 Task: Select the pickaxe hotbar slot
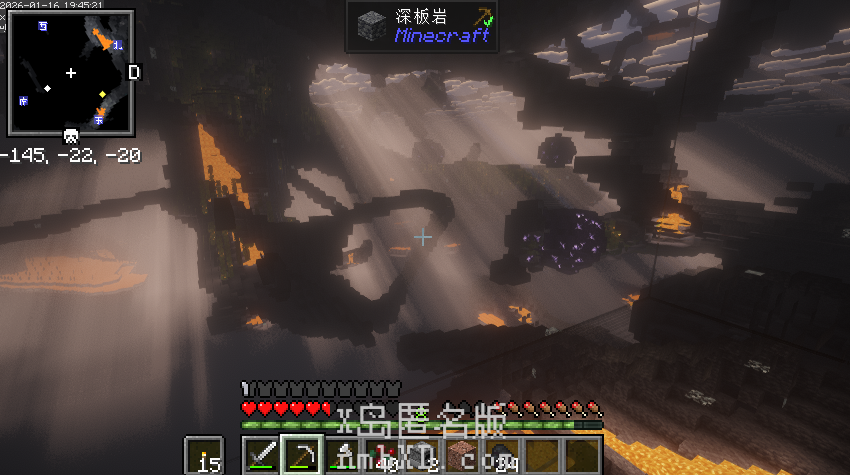pyautogui.click(x=301, y=456)
